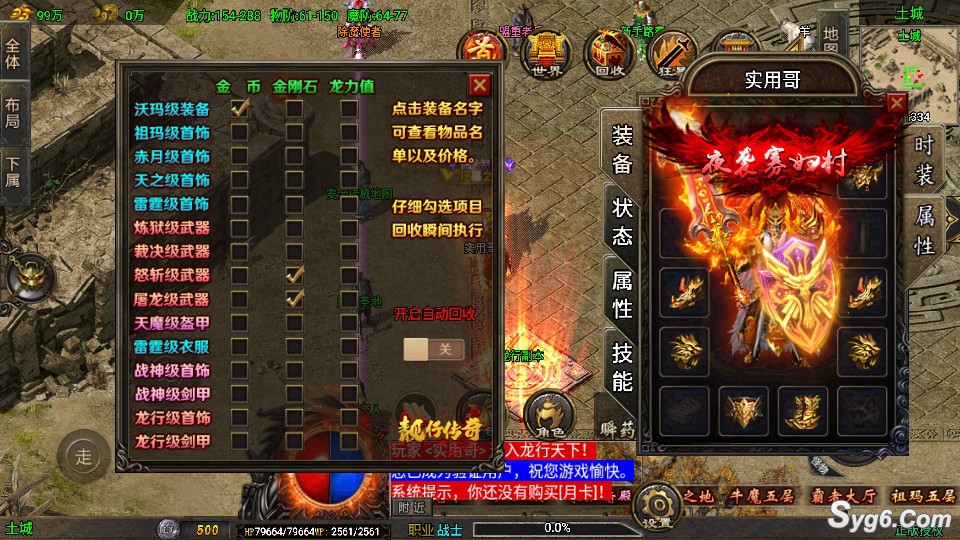Open the 设置 gear settings button

pos(657,505)
